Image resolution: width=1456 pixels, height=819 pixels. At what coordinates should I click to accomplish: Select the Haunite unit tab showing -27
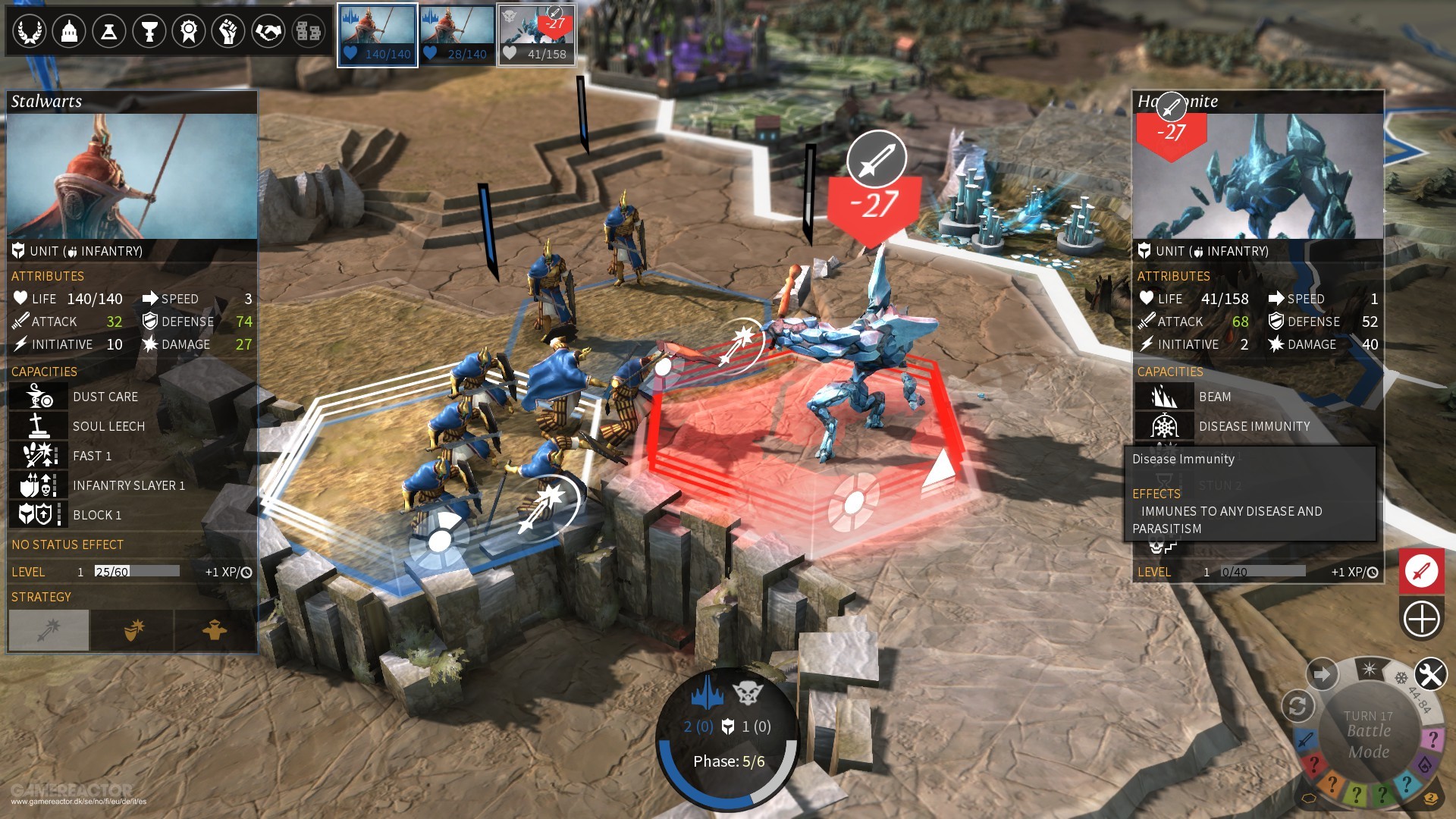coord(537,34)
